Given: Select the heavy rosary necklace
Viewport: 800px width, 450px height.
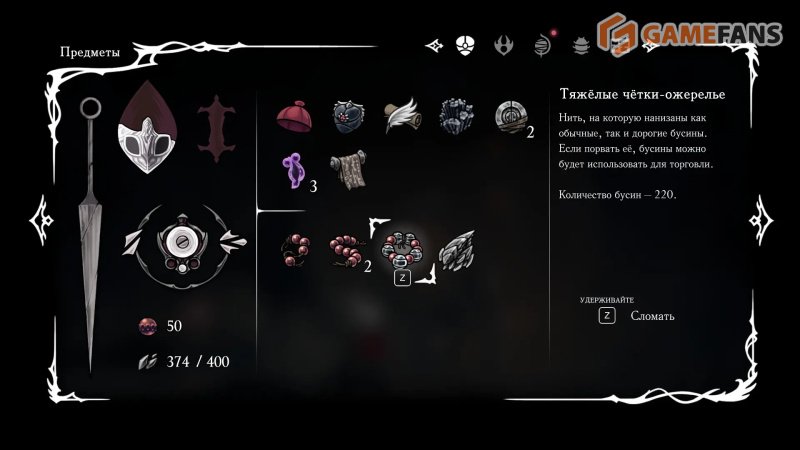Looking at the screenshot, I should tap(402, 249).
